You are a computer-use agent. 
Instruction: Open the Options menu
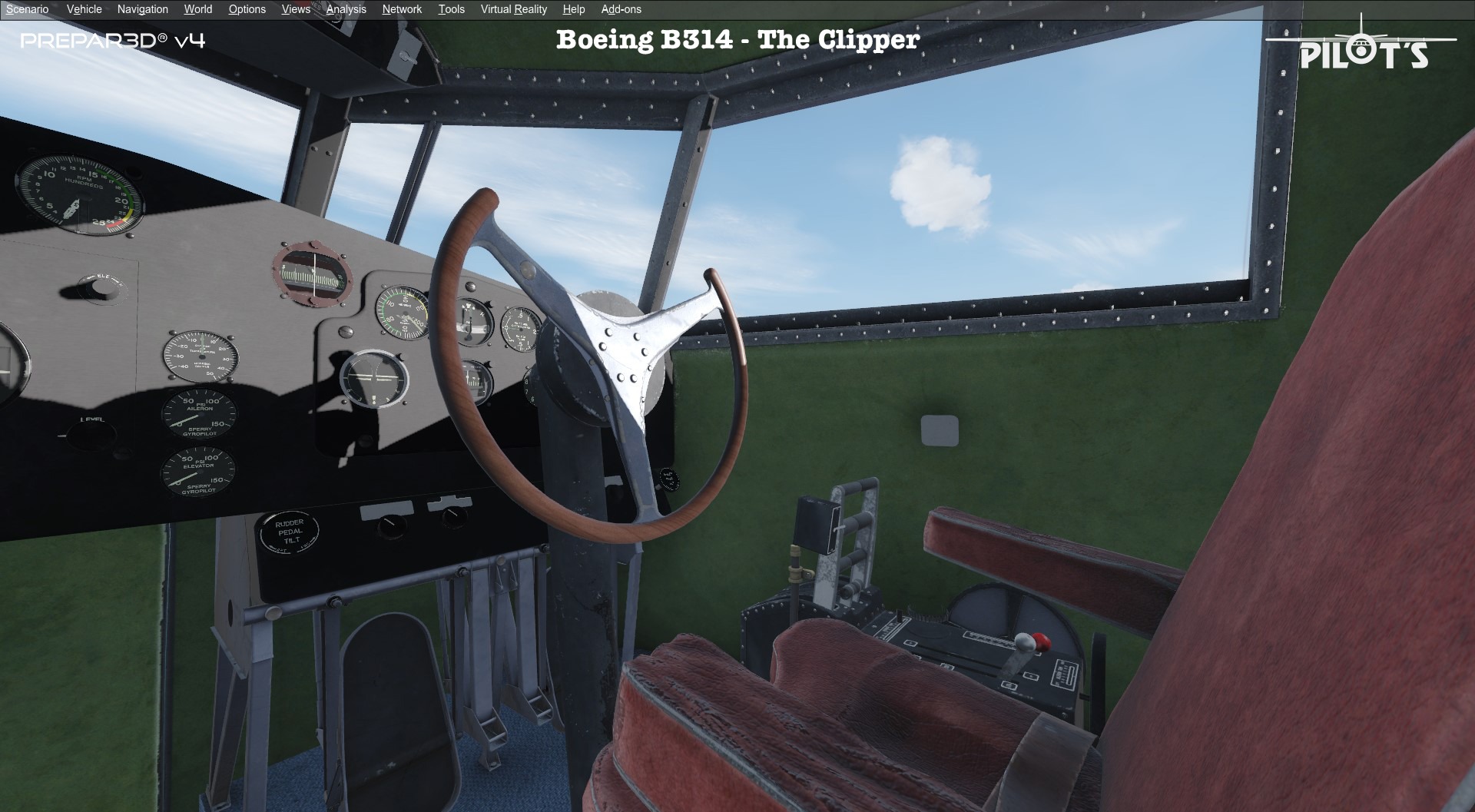(247, 9)
